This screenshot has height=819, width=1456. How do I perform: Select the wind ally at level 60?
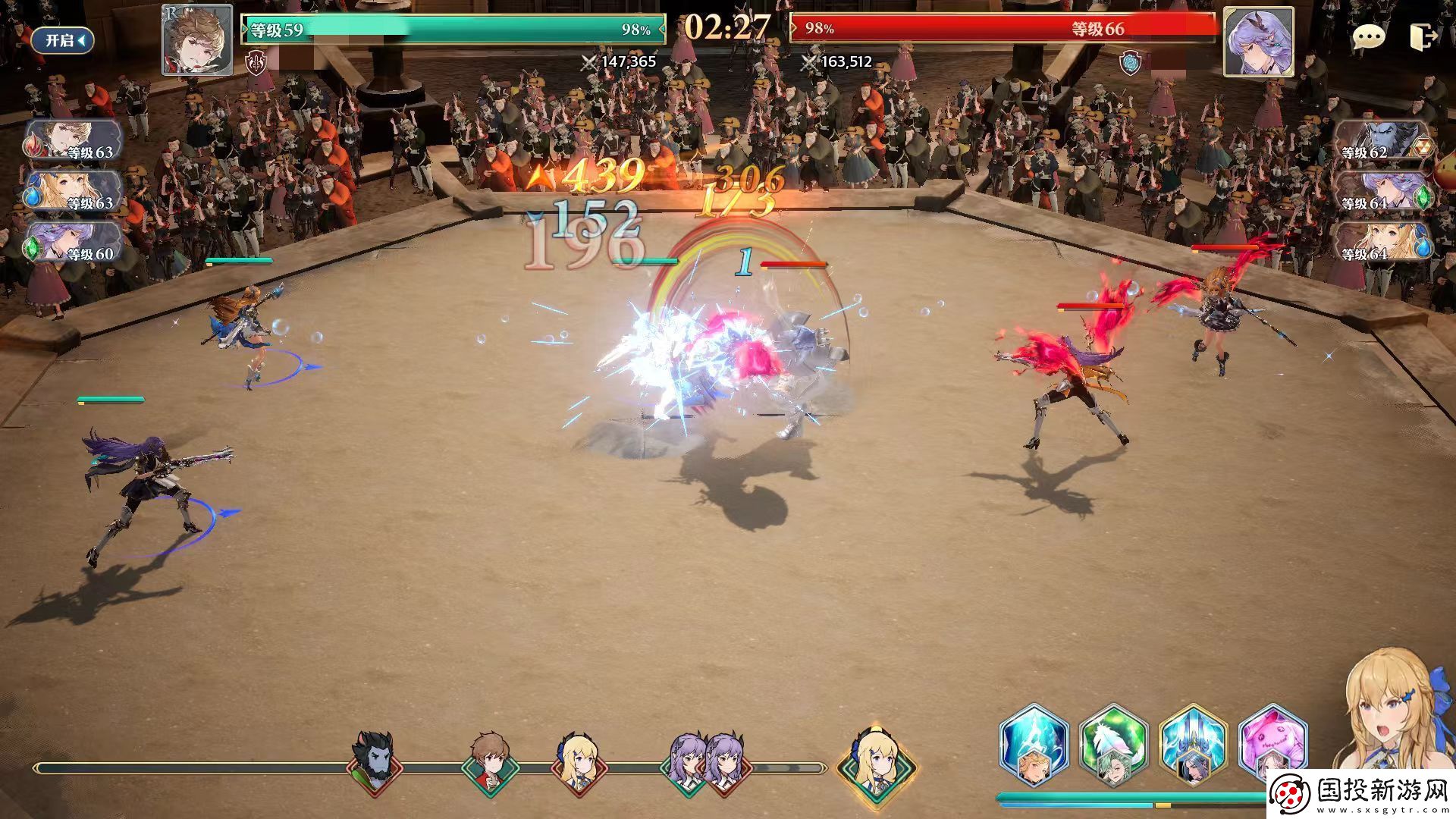[x=73, y=243]
